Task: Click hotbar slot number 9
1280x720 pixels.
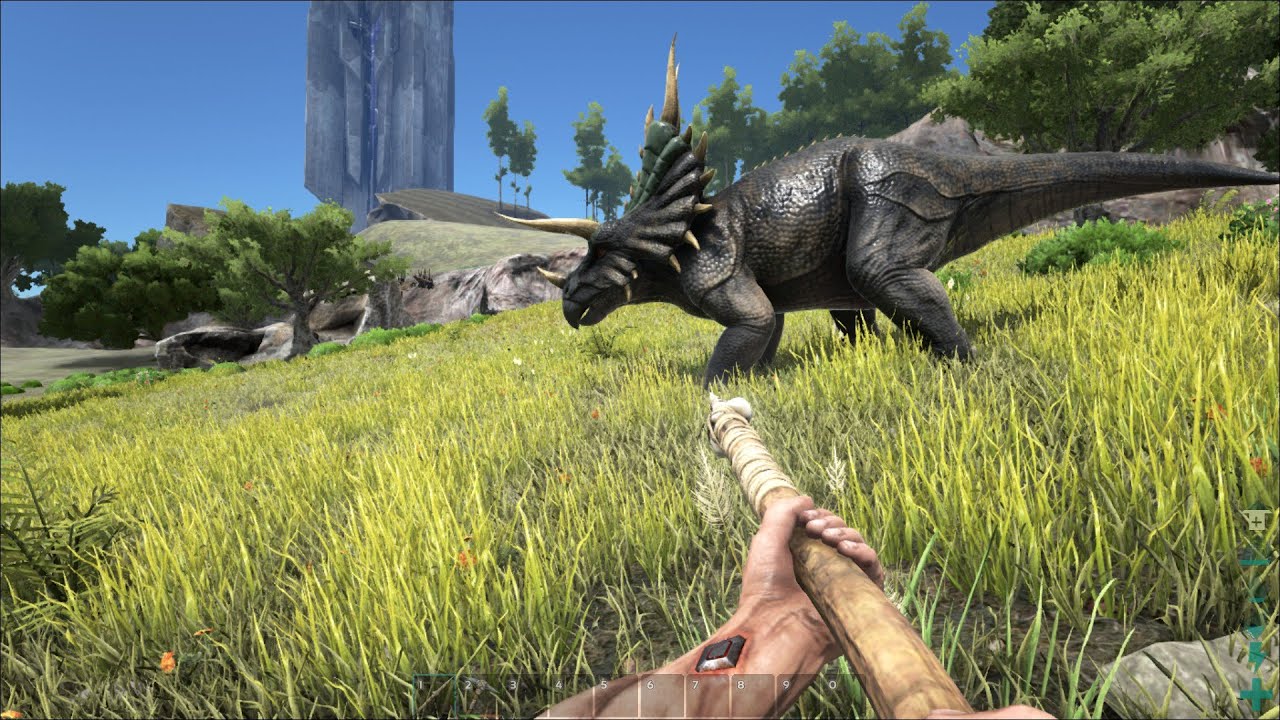Action: point(798,696)
